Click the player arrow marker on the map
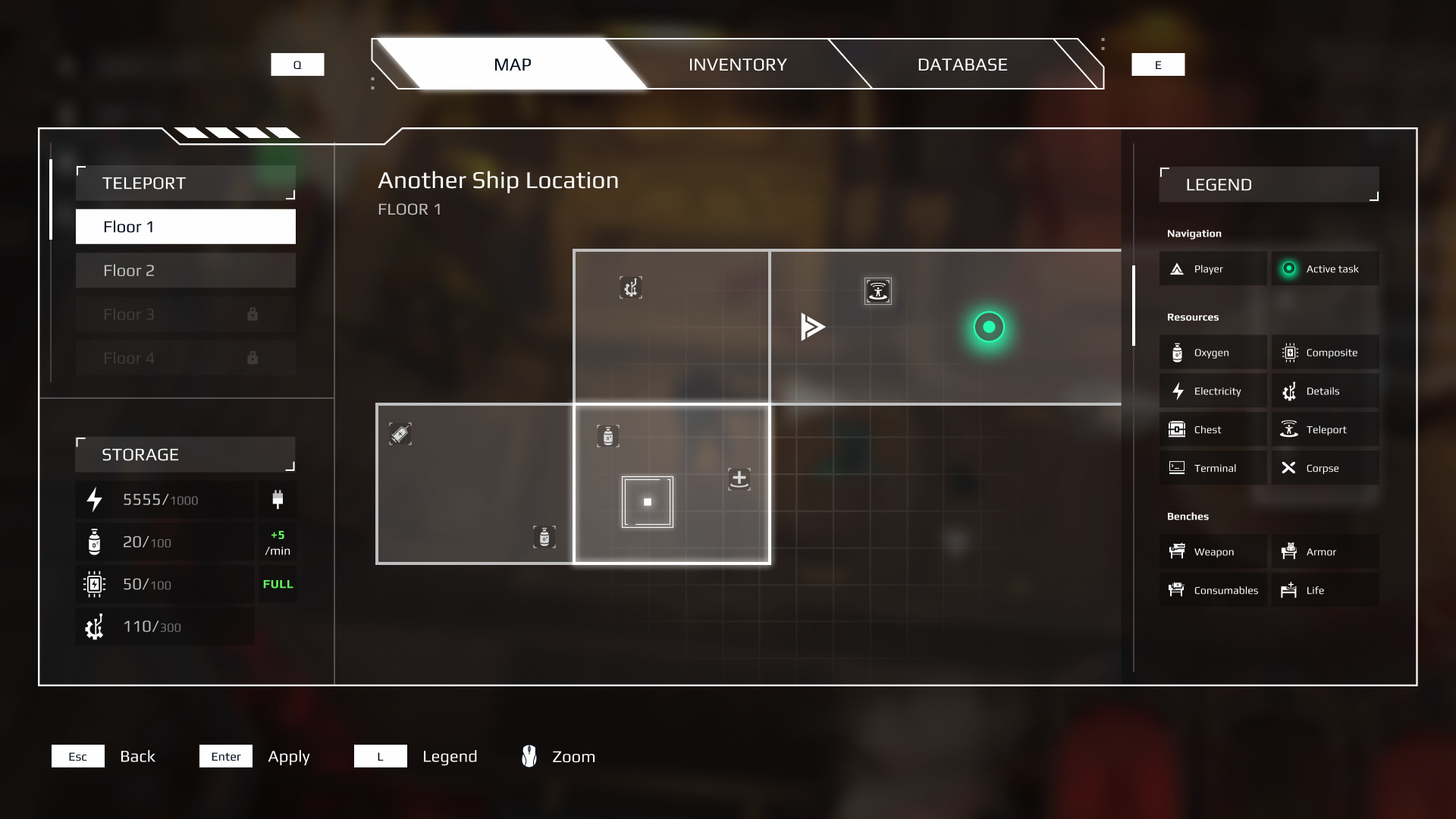Screen dimensions: 1456x819 pyautogui.click(x=811, y=327)
